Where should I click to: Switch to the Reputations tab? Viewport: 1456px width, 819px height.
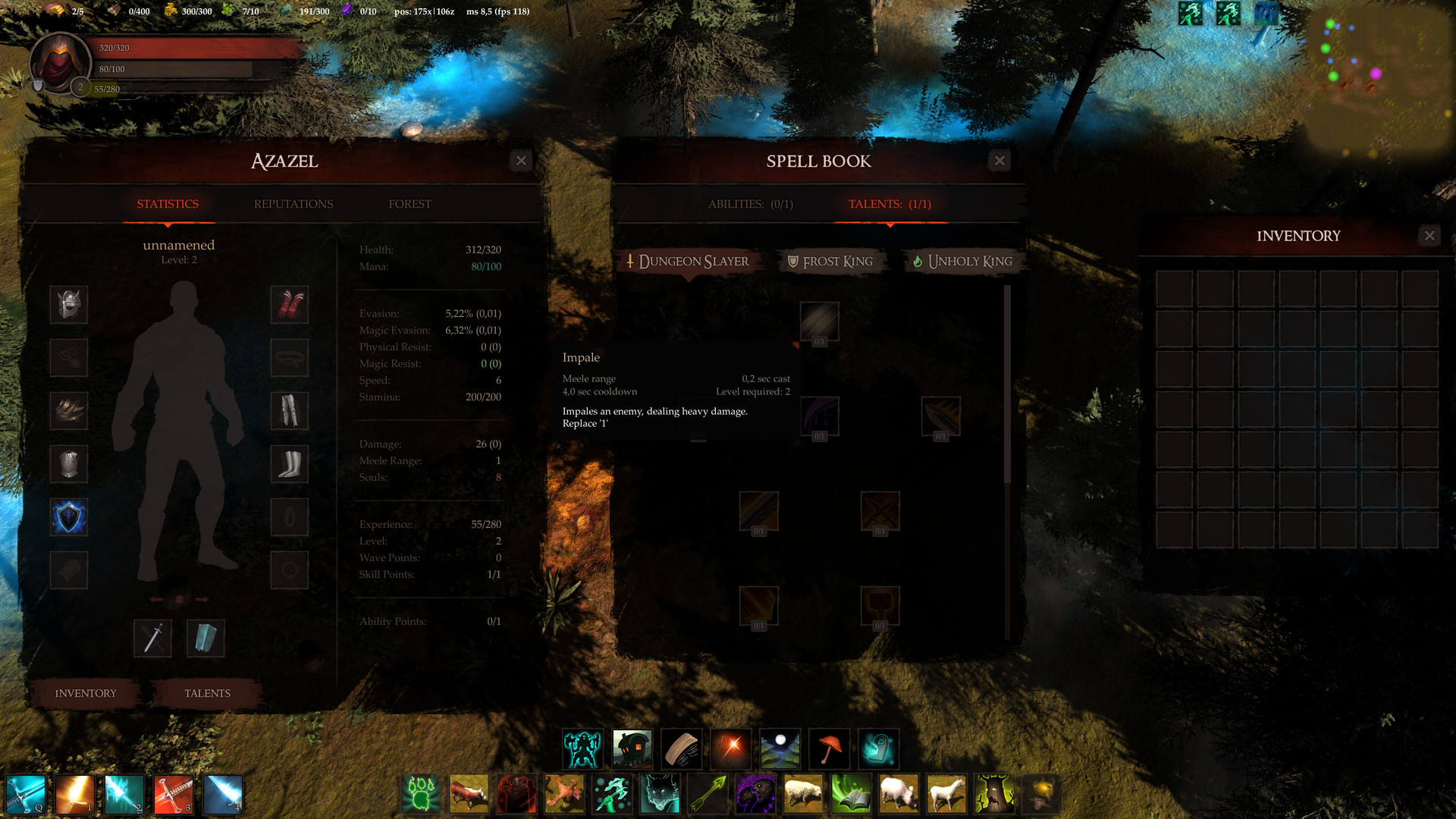293,203
